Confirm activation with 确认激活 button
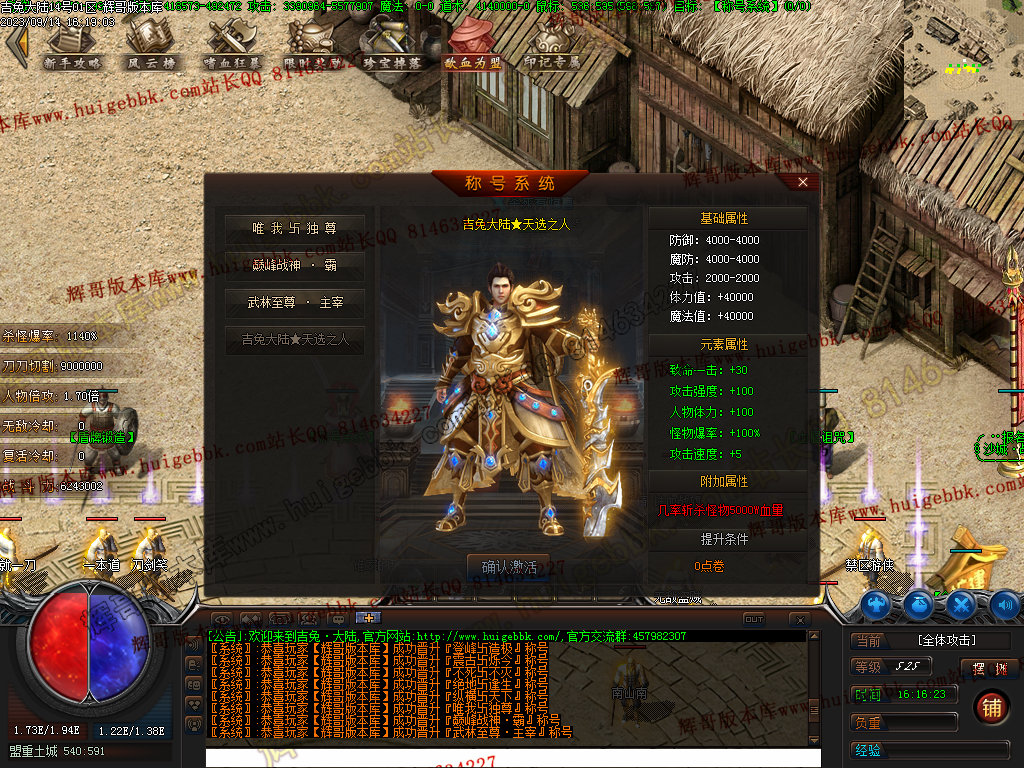Screen dimensions: 1024x768 [509, 567]
